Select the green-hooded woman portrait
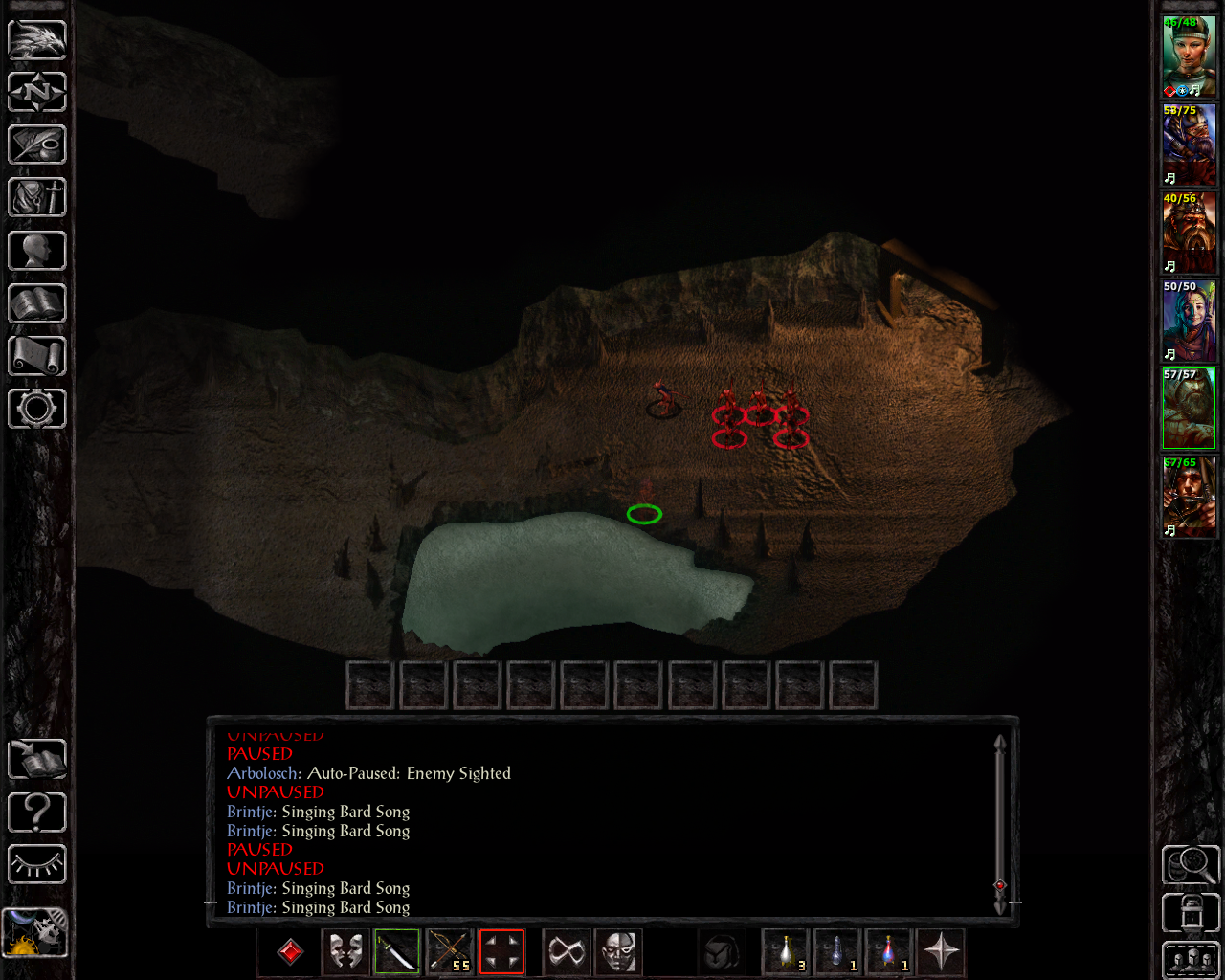The width and height of the screenshot is (1225, 980). pyautogui.click(x=1189, y=56)
